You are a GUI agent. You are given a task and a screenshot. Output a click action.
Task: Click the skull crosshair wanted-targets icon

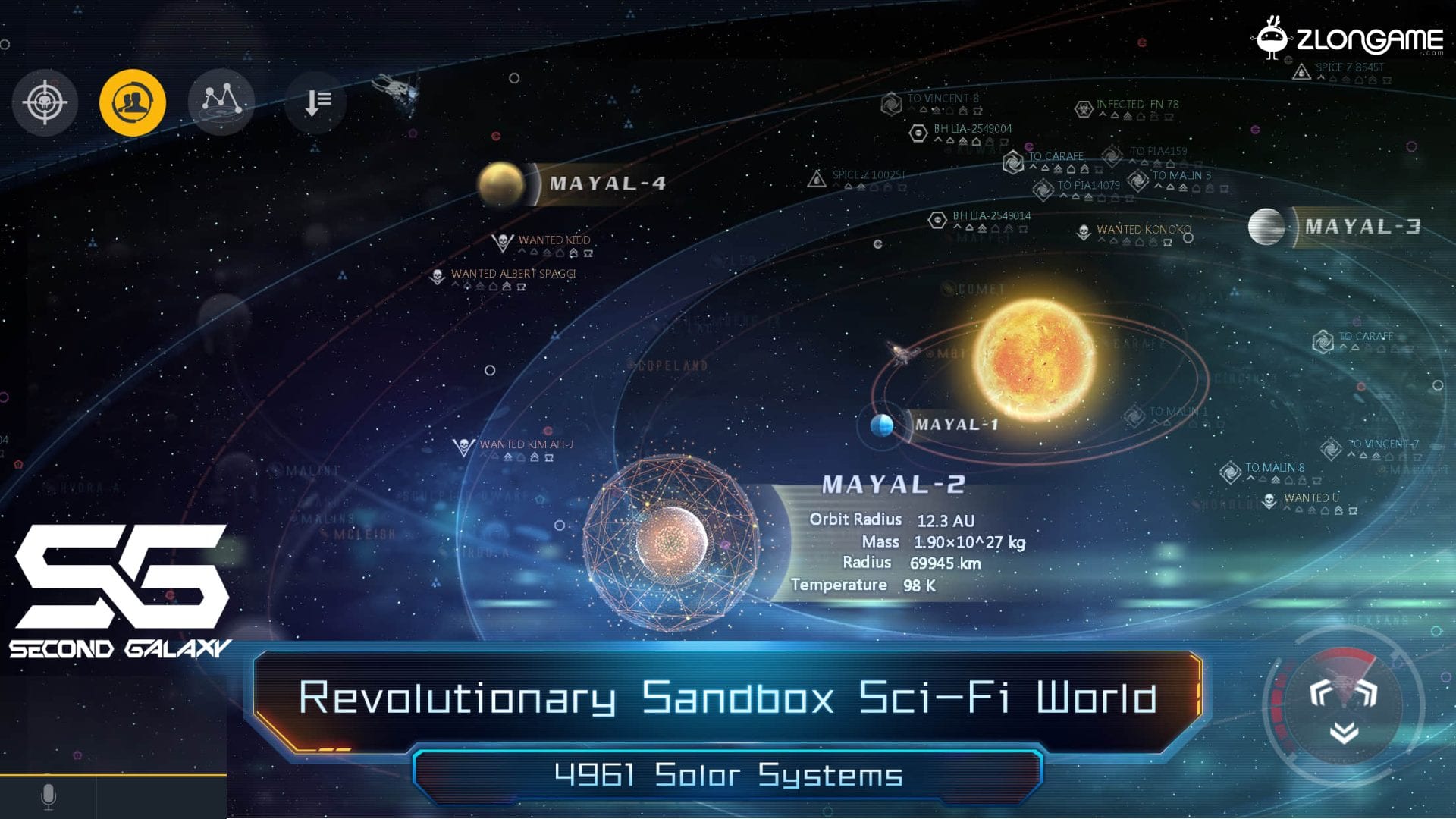point(45,102)
